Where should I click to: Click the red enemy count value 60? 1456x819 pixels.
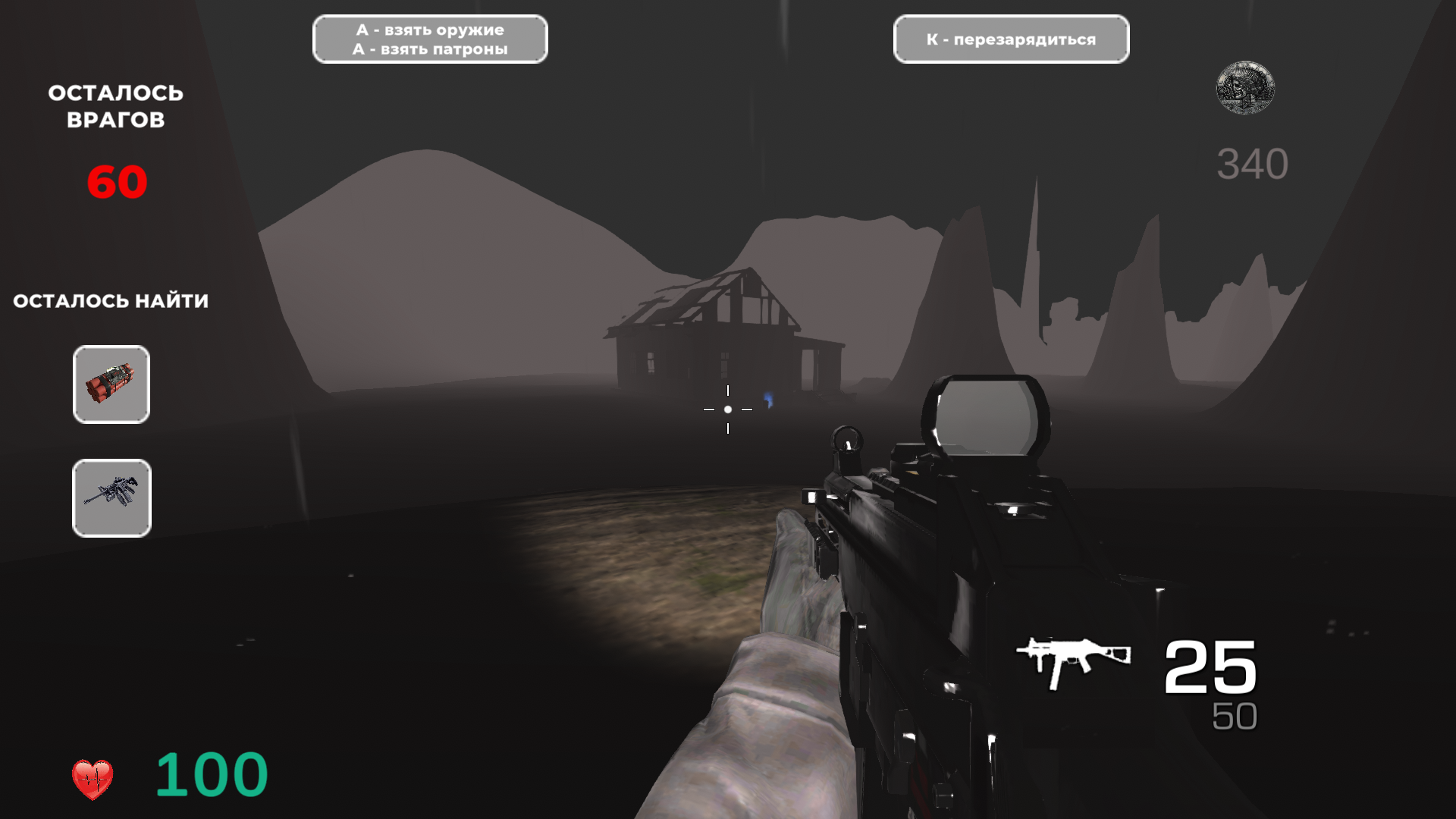coord(118,180)
